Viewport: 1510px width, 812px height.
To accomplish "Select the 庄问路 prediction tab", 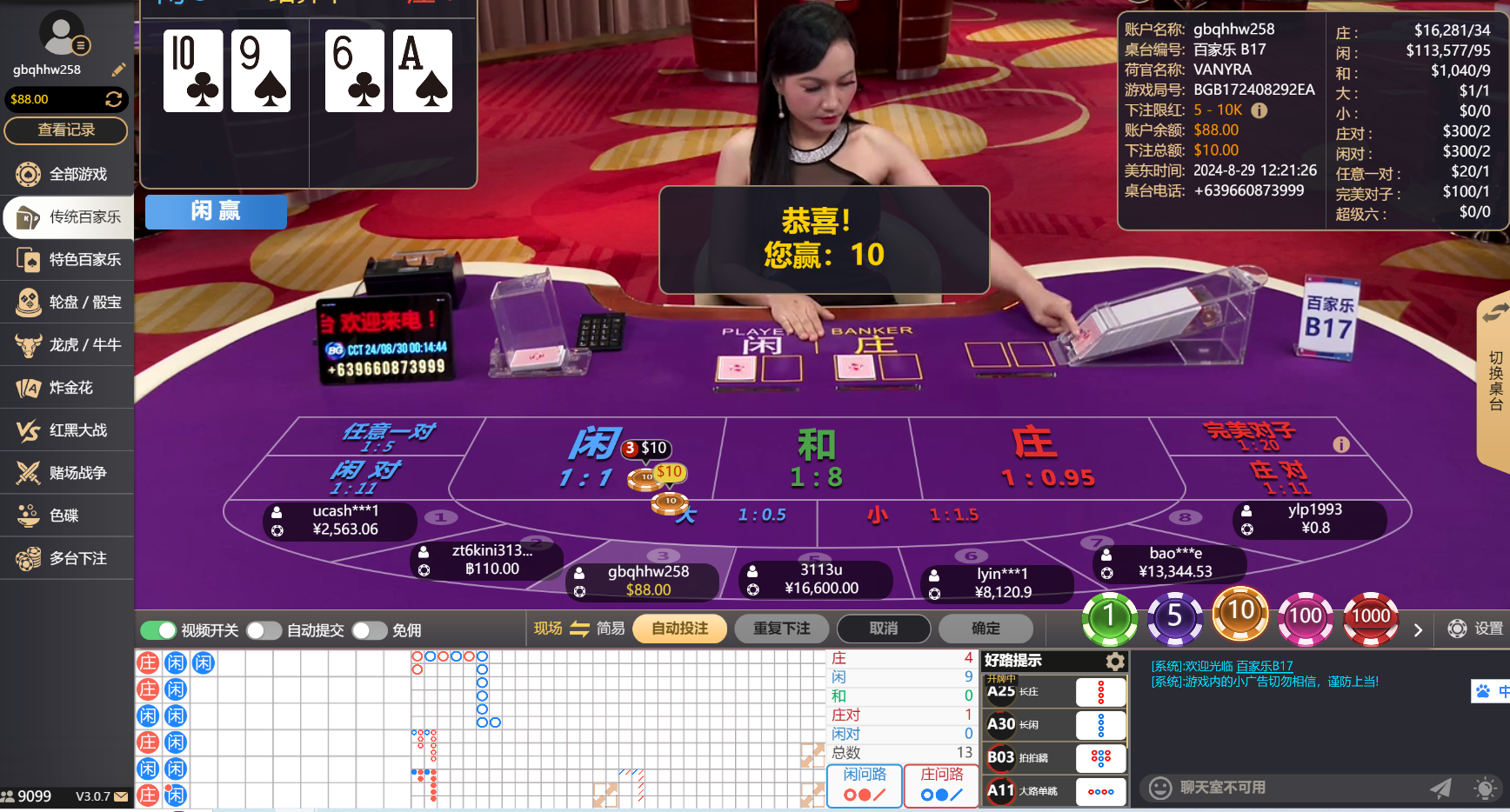I will [940, 786].
